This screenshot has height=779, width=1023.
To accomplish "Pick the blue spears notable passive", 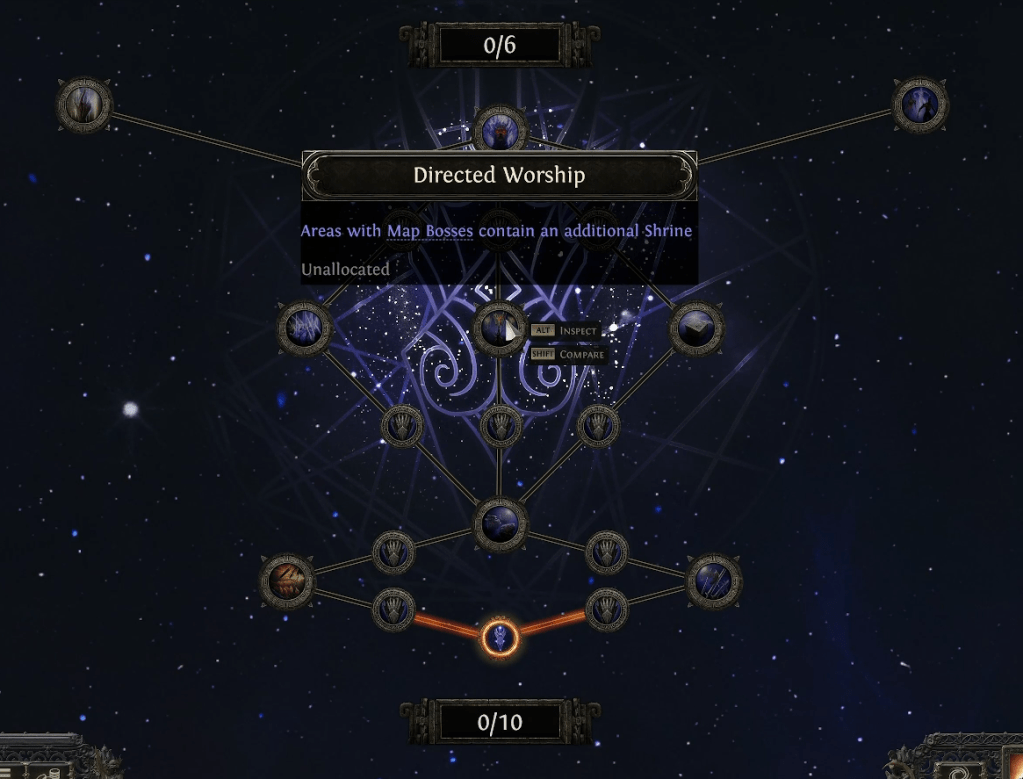I will coord(714,580).
